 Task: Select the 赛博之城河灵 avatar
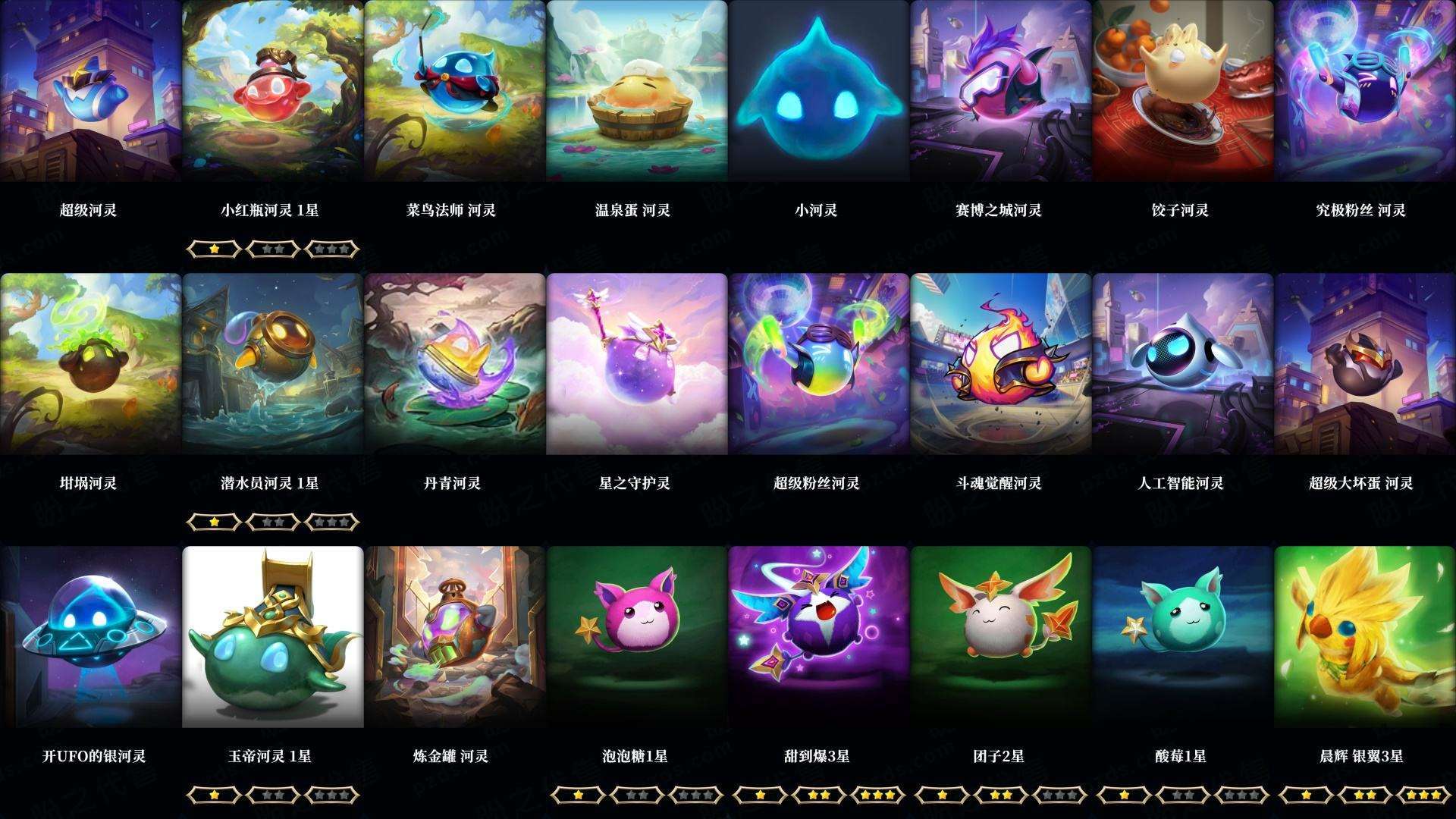tap(999, 91)
